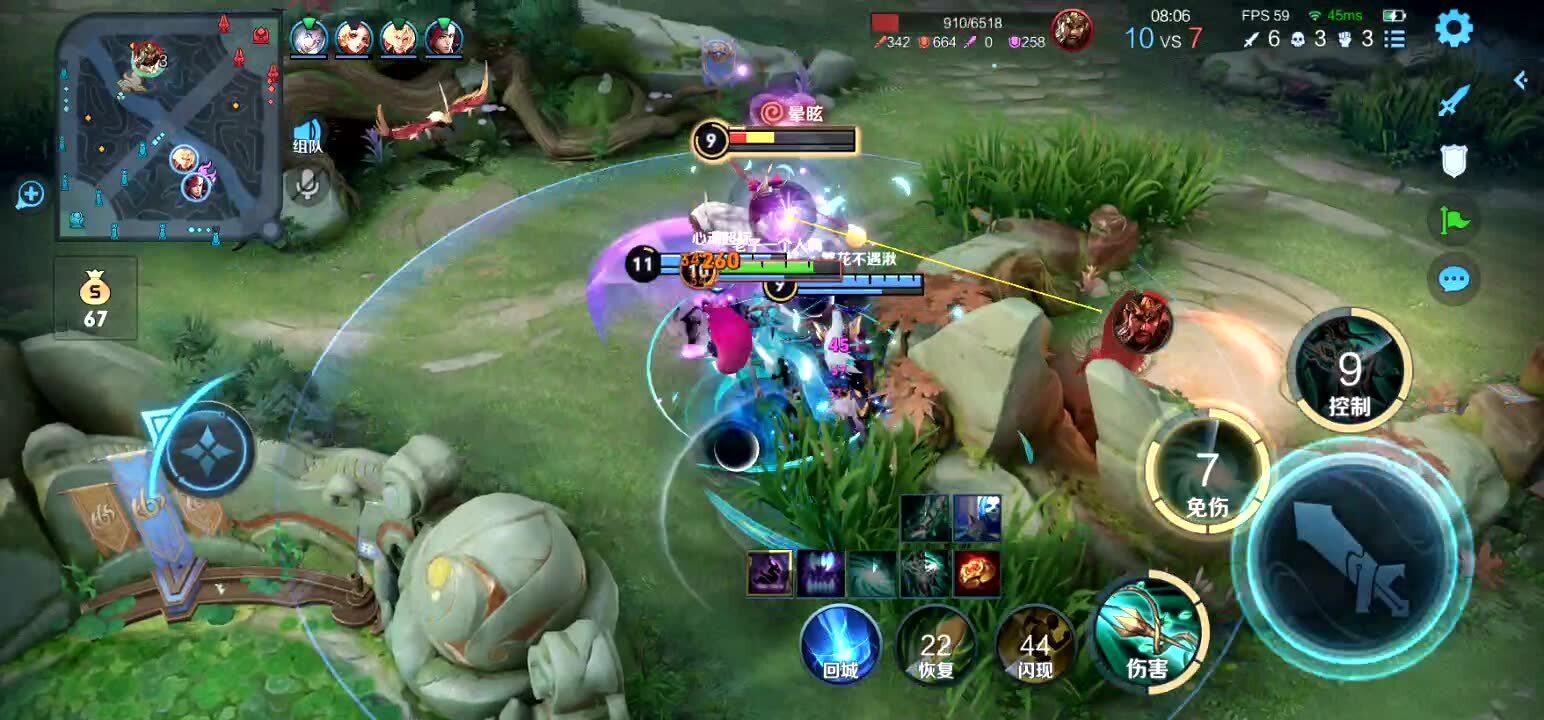Screen dimensions: 1544x720
Task: Open the scoreboard list icon
Action: click(x=1394, y=39)
